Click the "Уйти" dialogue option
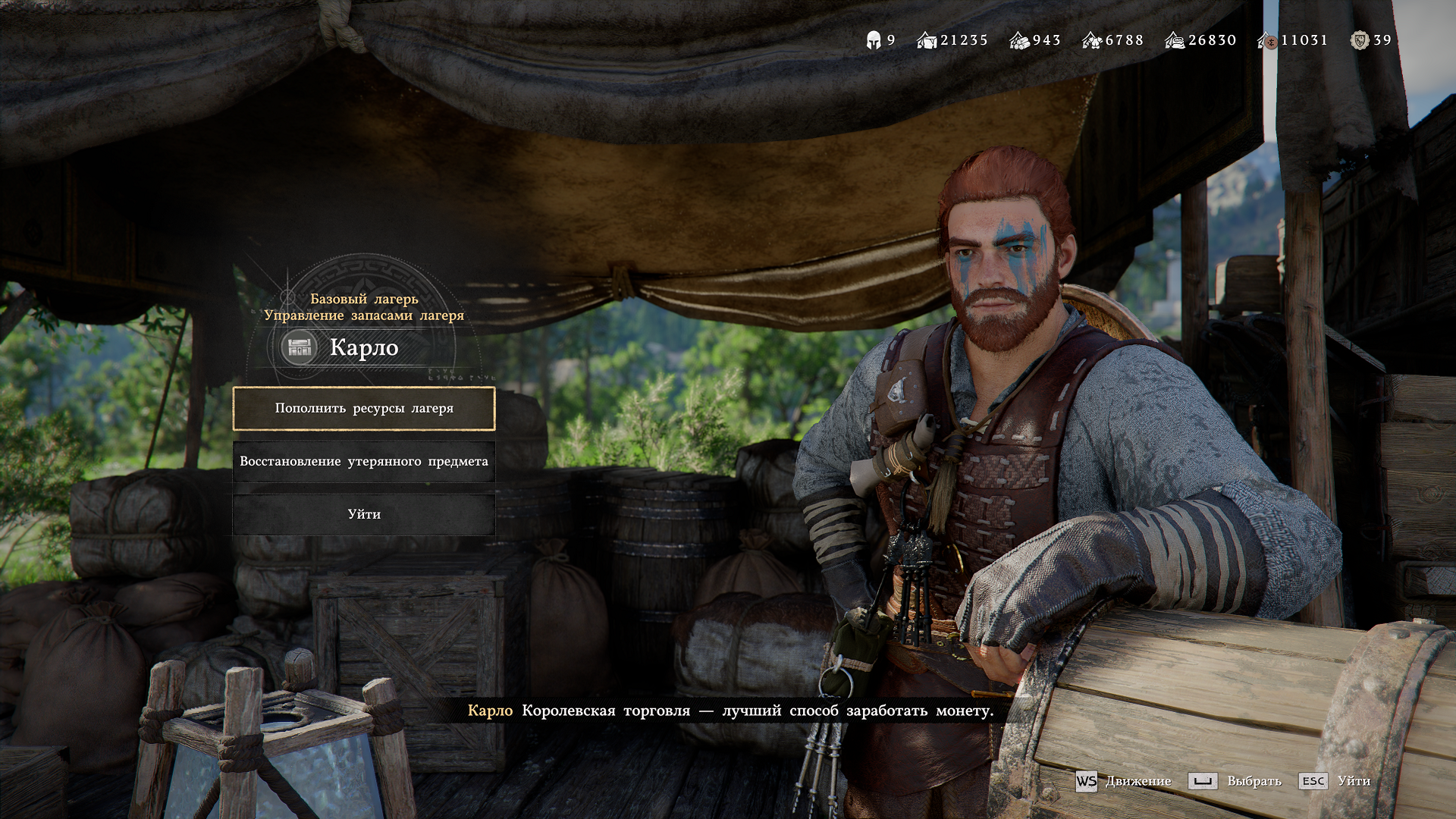1456x819 pixels. point(364,515)
